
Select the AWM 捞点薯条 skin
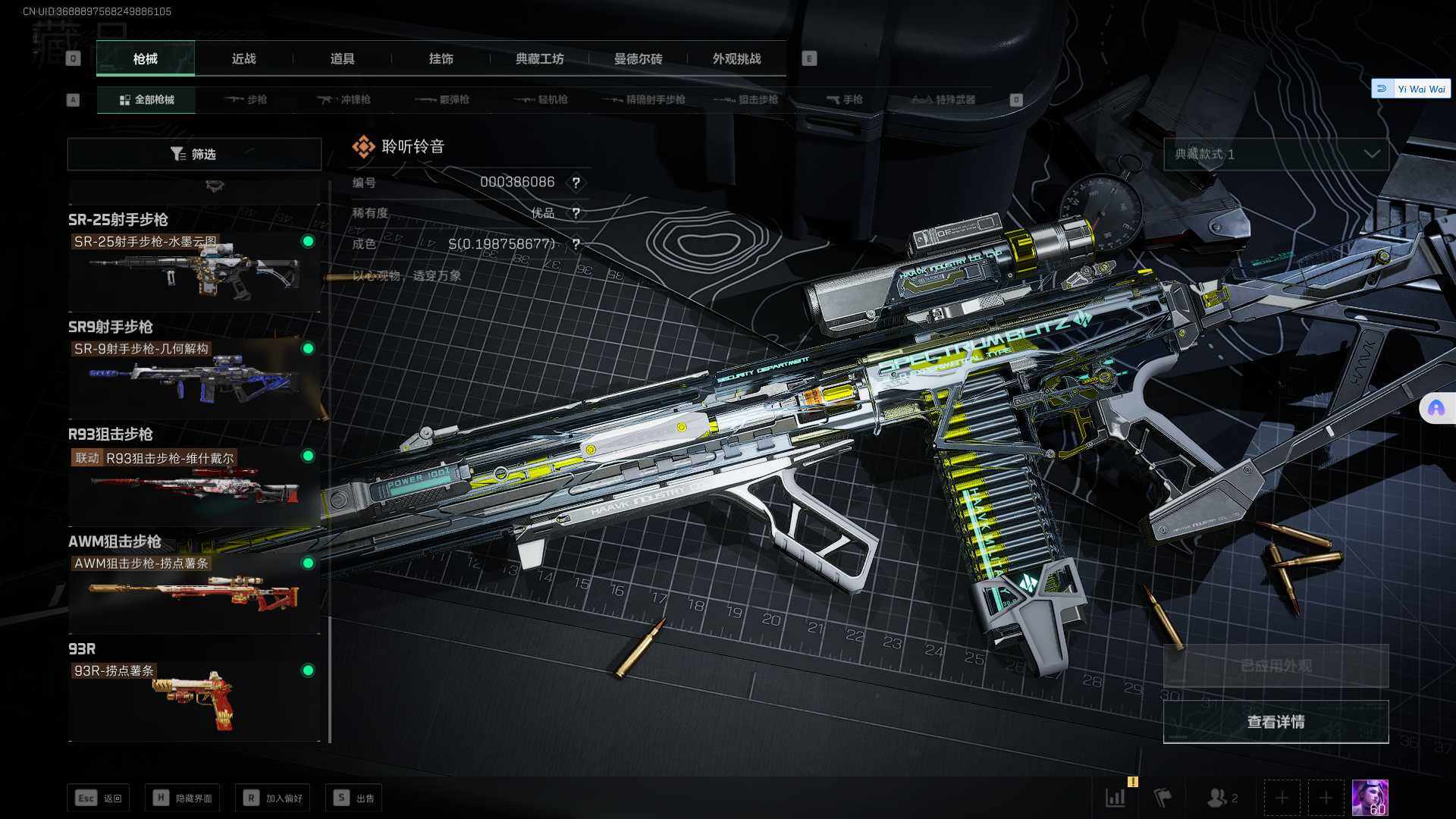click(x=194, y=592)
